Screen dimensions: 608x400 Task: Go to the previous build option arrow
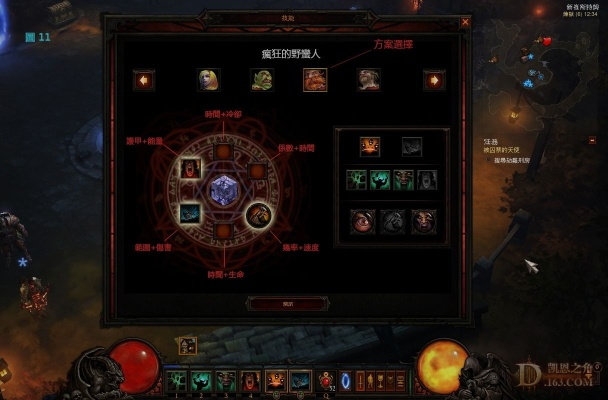click(144, 80)
